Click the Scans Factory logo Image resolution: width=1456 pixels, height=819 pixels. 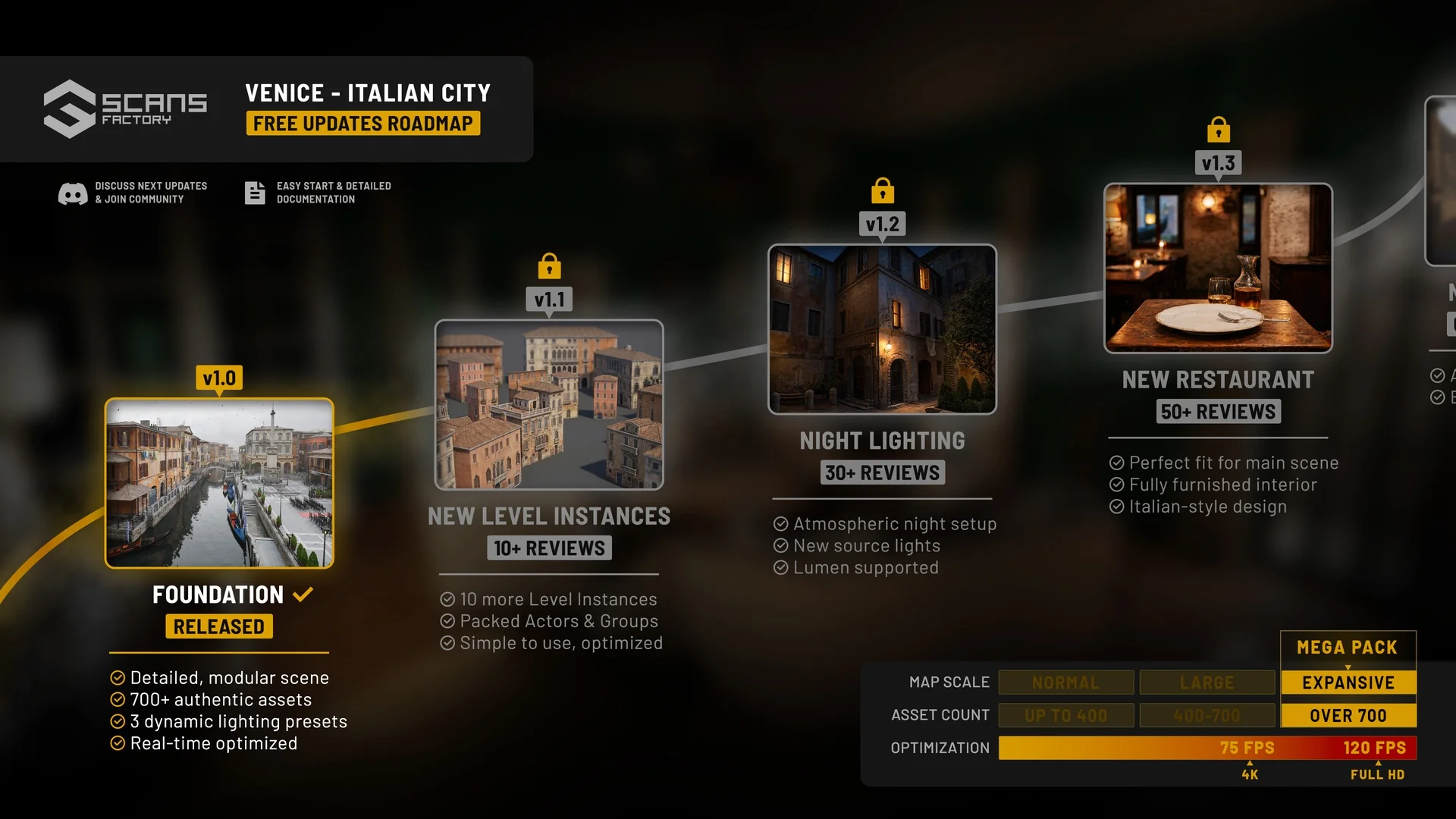pos(125,109)
